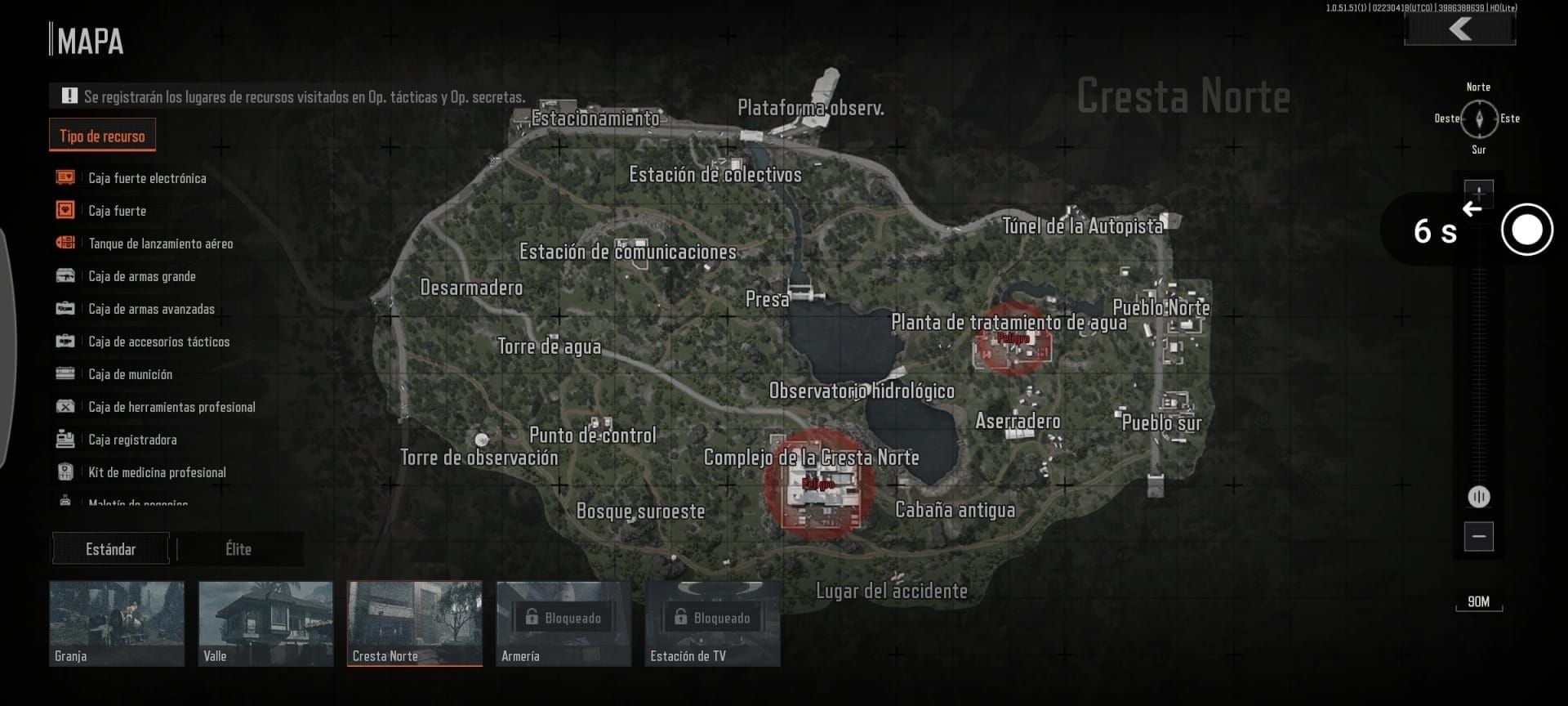Toggle Caja fuerte markers on the map
This screenshot has height=706, width=1568.
tap(63, 210)
